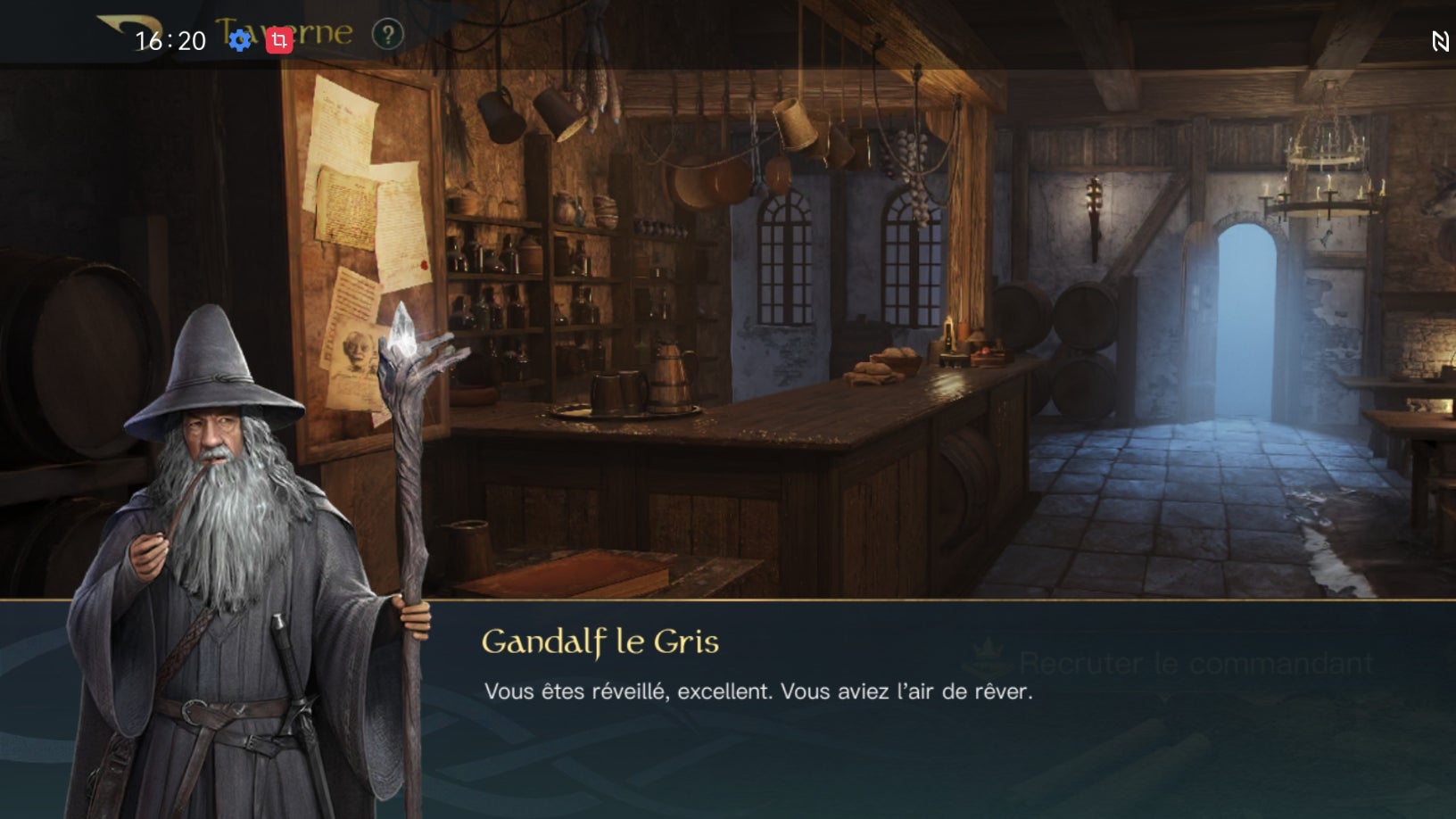The height and width of the screenshot is (819, 1456).
Task: Select the N logo in the top right corner
Action: click(1440, 40)
